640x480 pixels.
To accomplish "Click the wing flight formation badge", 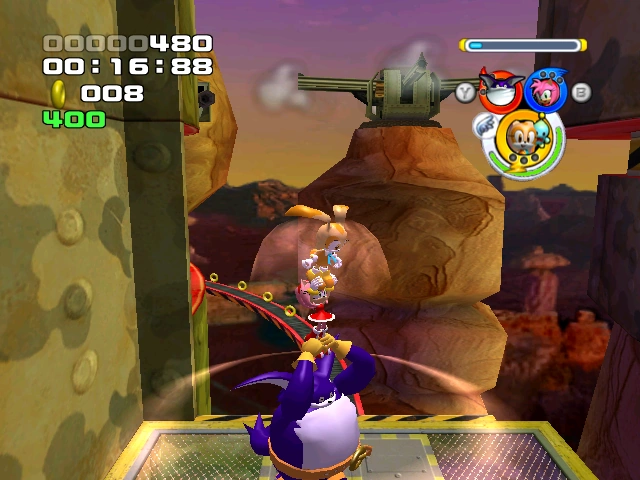I will pyautogui.click(x=487, y=126).
